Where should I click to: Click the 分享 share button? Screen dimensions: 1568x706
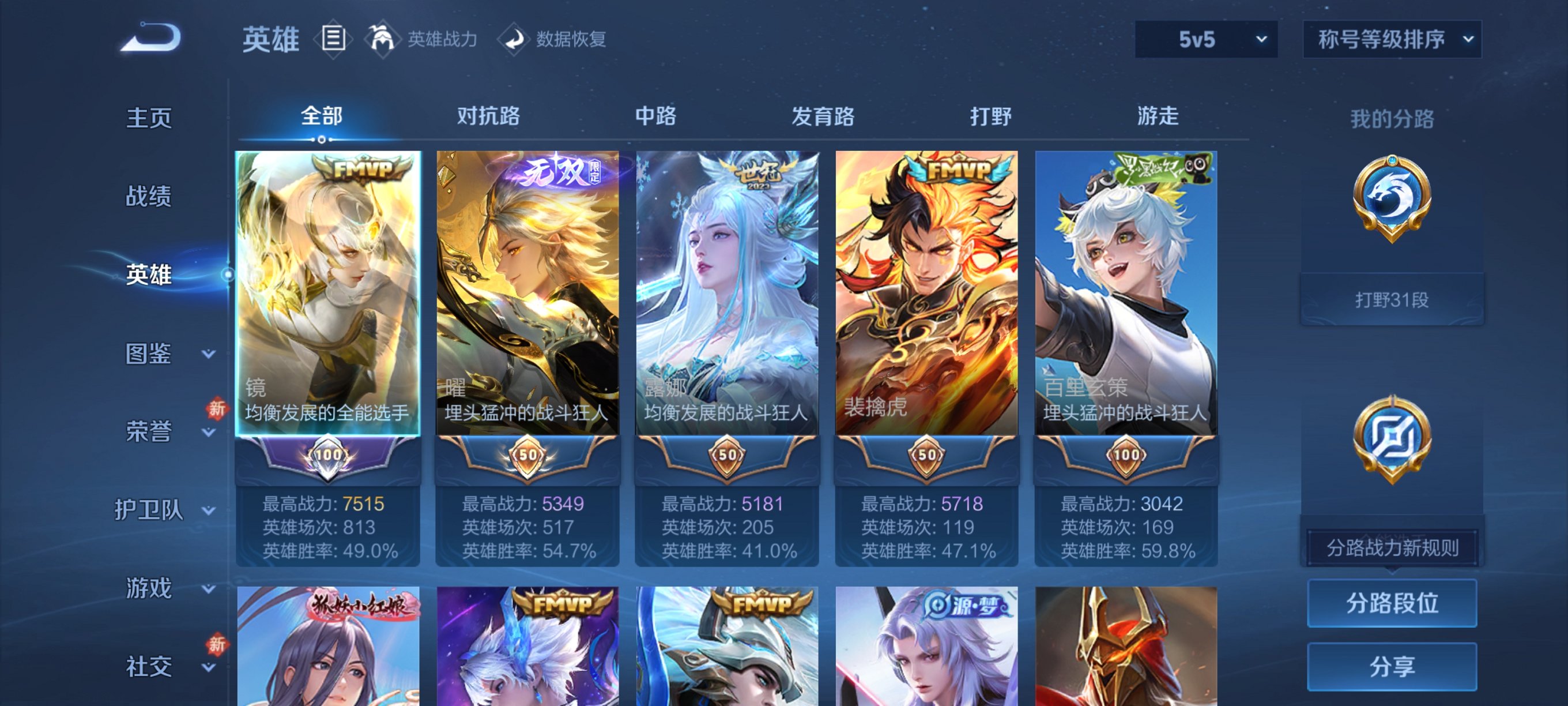pyautogui.click(x=1392, y=666)
